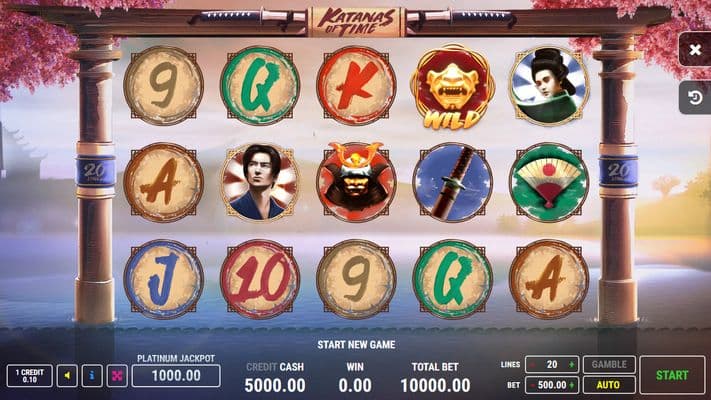Screen dimensions: 711x400
Task: Toggle the sound speaker icon
Action: pyautogui.click(x=66, y=376)
